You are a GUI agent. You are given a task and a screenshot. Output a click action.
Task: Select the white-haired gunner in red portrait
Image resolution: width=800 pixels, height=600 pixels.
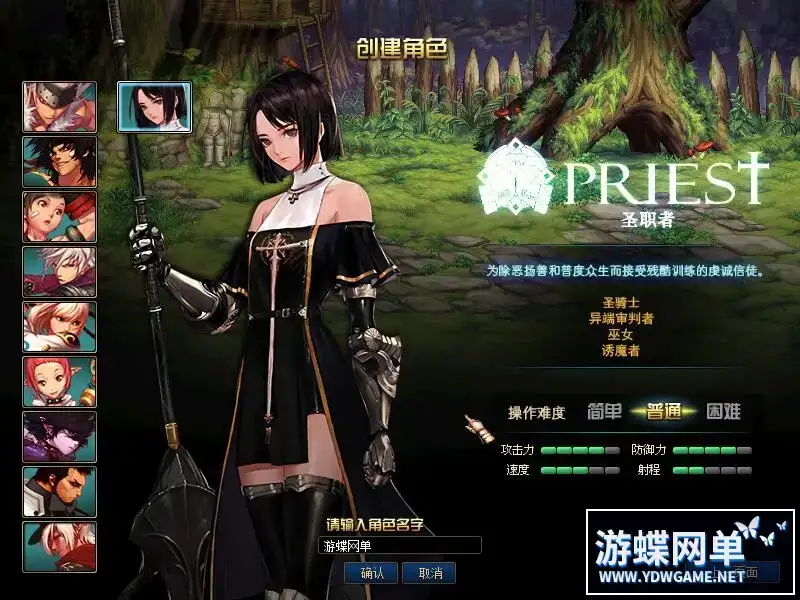click(60, 272)
